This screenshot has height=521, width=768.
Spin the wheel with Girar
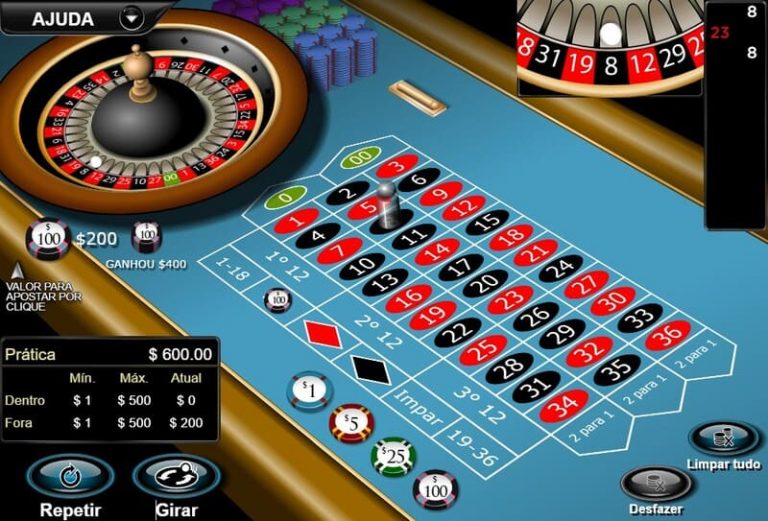[x=176, y=477]
